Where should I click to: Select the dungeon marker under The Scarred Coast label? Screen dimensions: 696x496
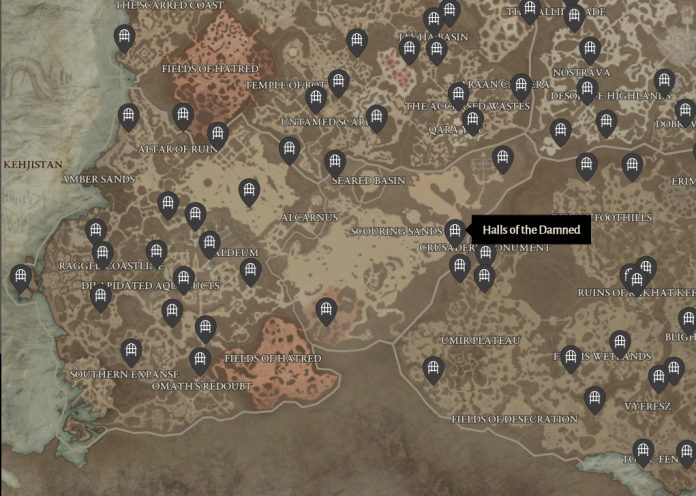[x=125, y=38]
